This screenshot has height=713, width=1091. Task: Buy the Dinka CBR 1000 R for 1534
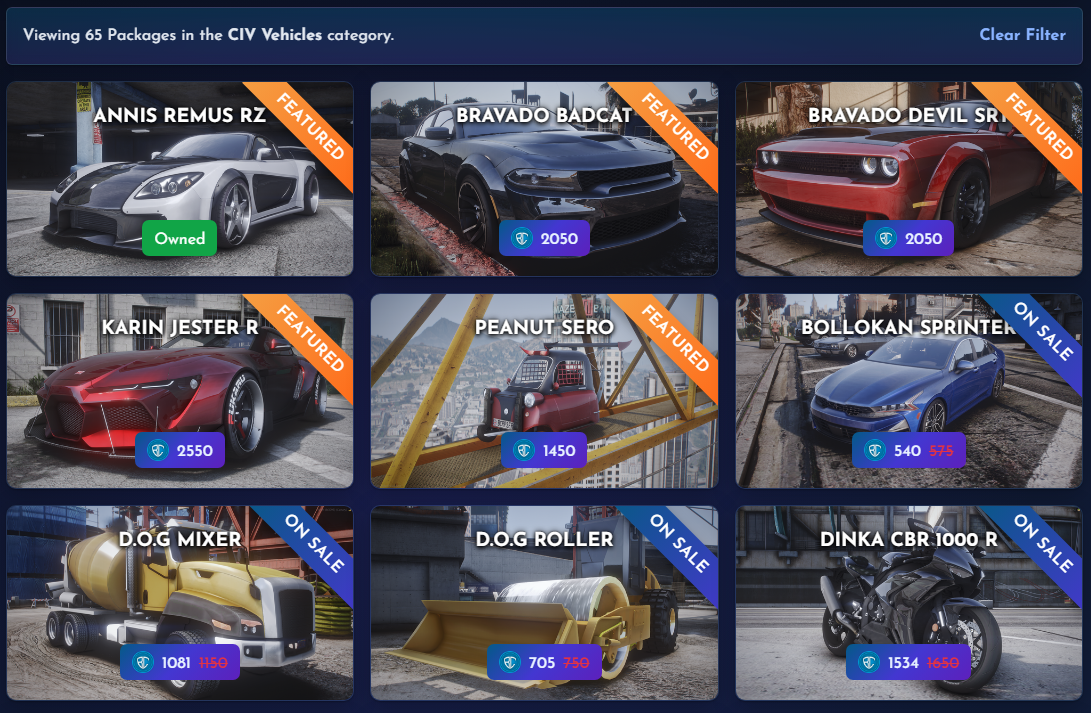907,663
